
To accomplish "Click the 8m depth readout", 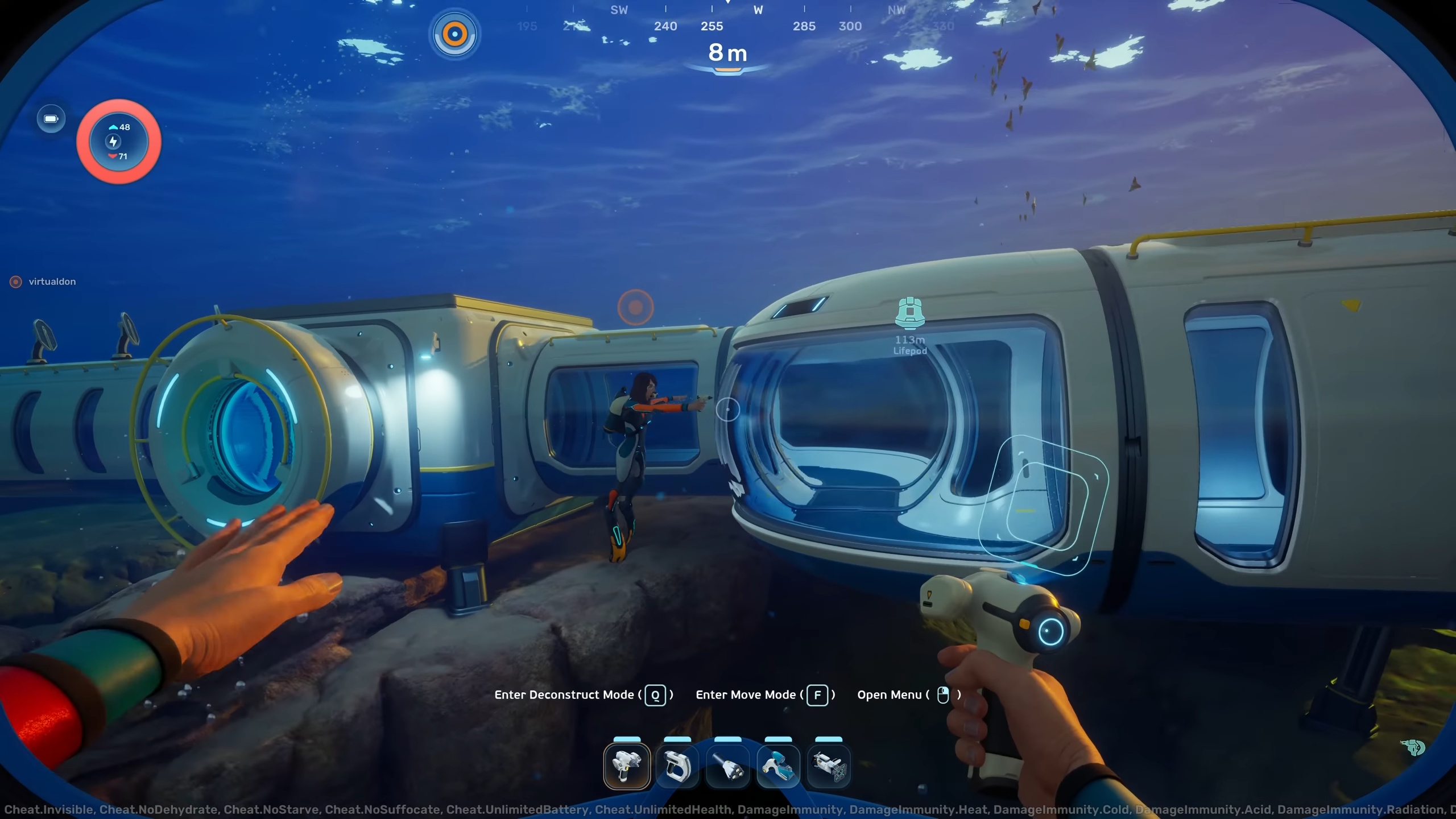I will coord(727,53).
